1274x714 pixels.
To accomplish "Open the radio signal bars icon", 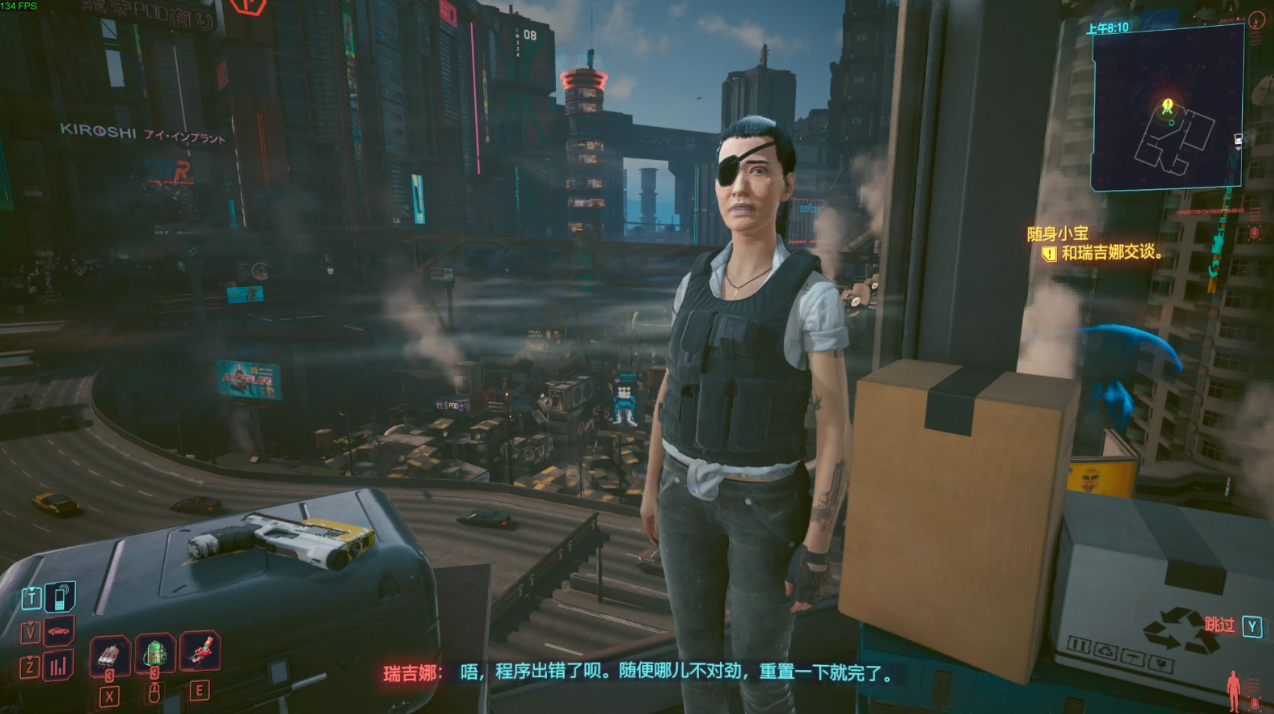I will click(x=59, y=665).
